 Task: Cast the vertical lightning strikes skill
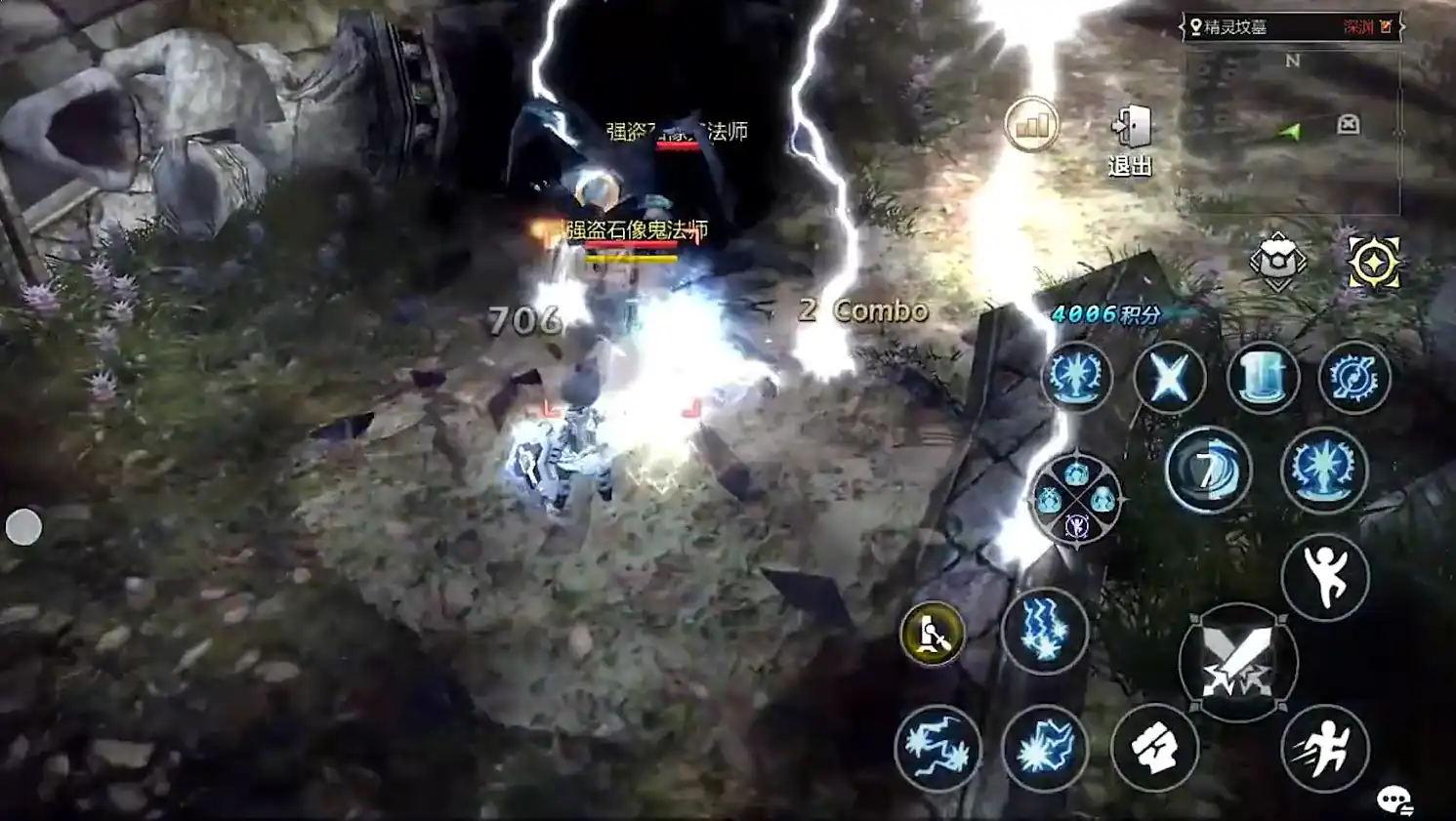click(1044, 631)
